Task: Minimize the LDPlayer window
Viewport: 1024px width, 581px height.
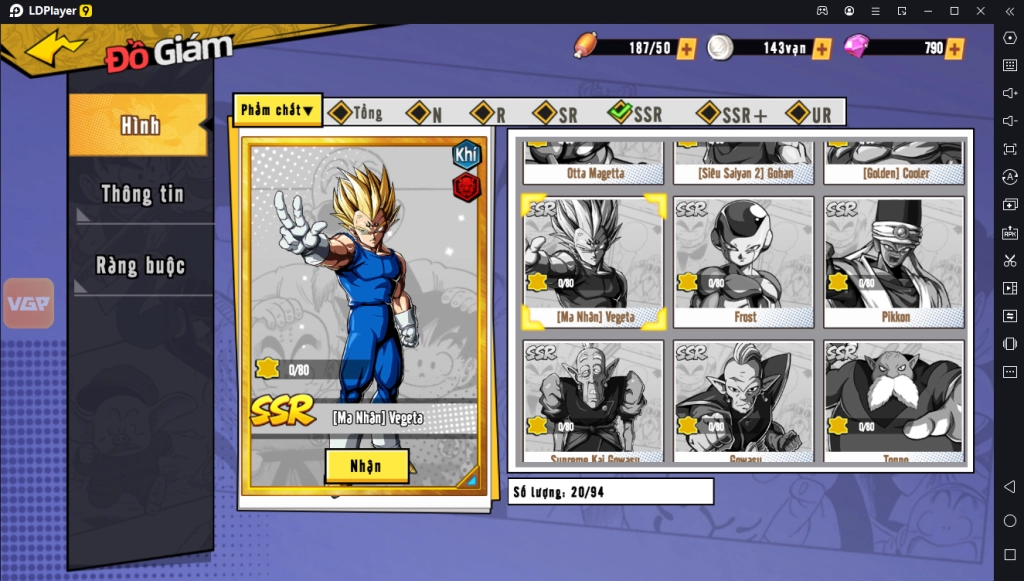Action: (927, 10)
